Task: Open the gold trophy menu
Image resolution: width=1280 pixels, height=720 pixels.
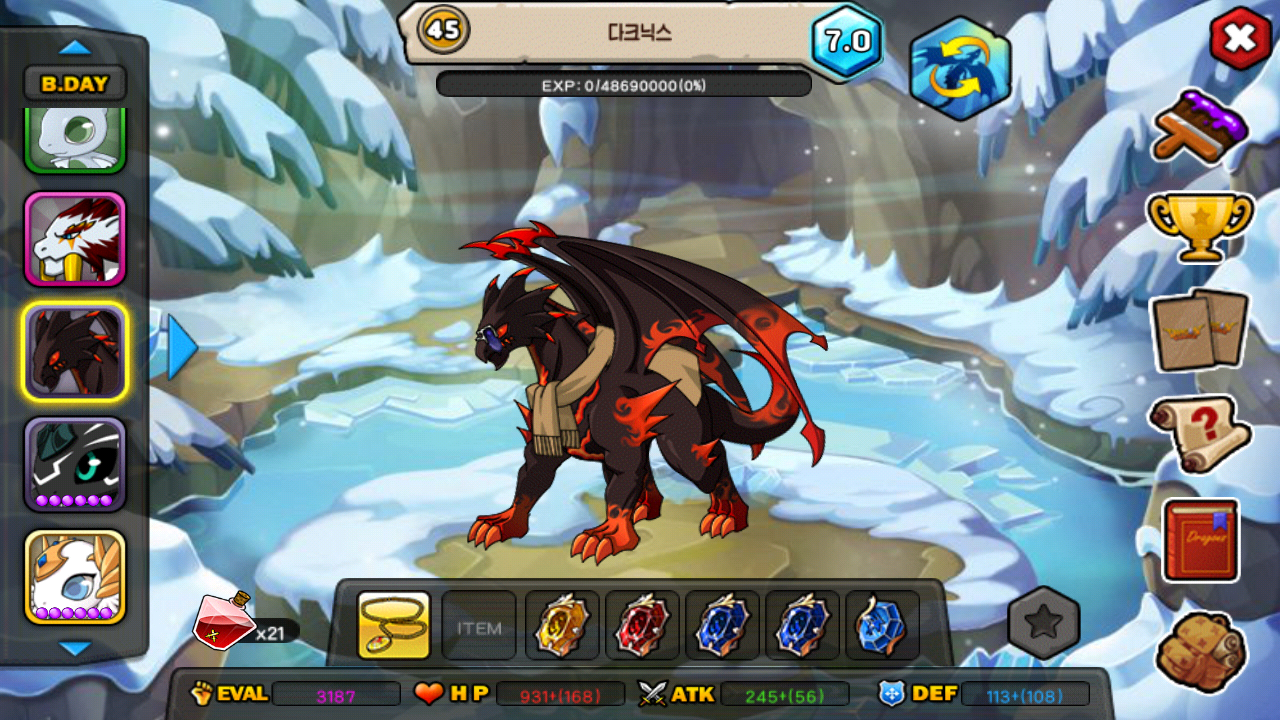Action: (x=1200, y=225)
